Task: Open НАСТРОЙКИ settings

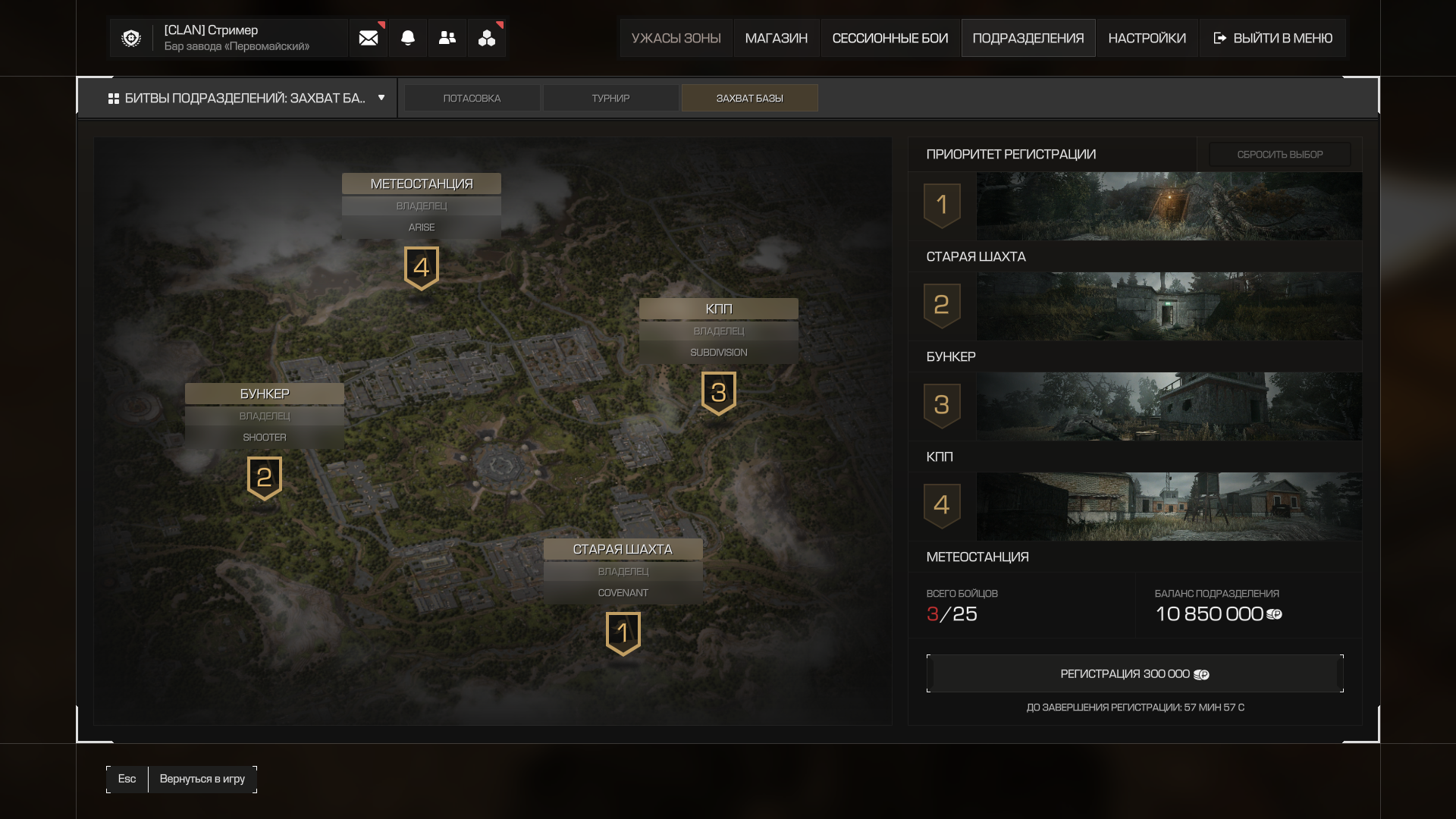Action: pyautogui.click(x=1147, y=38)
